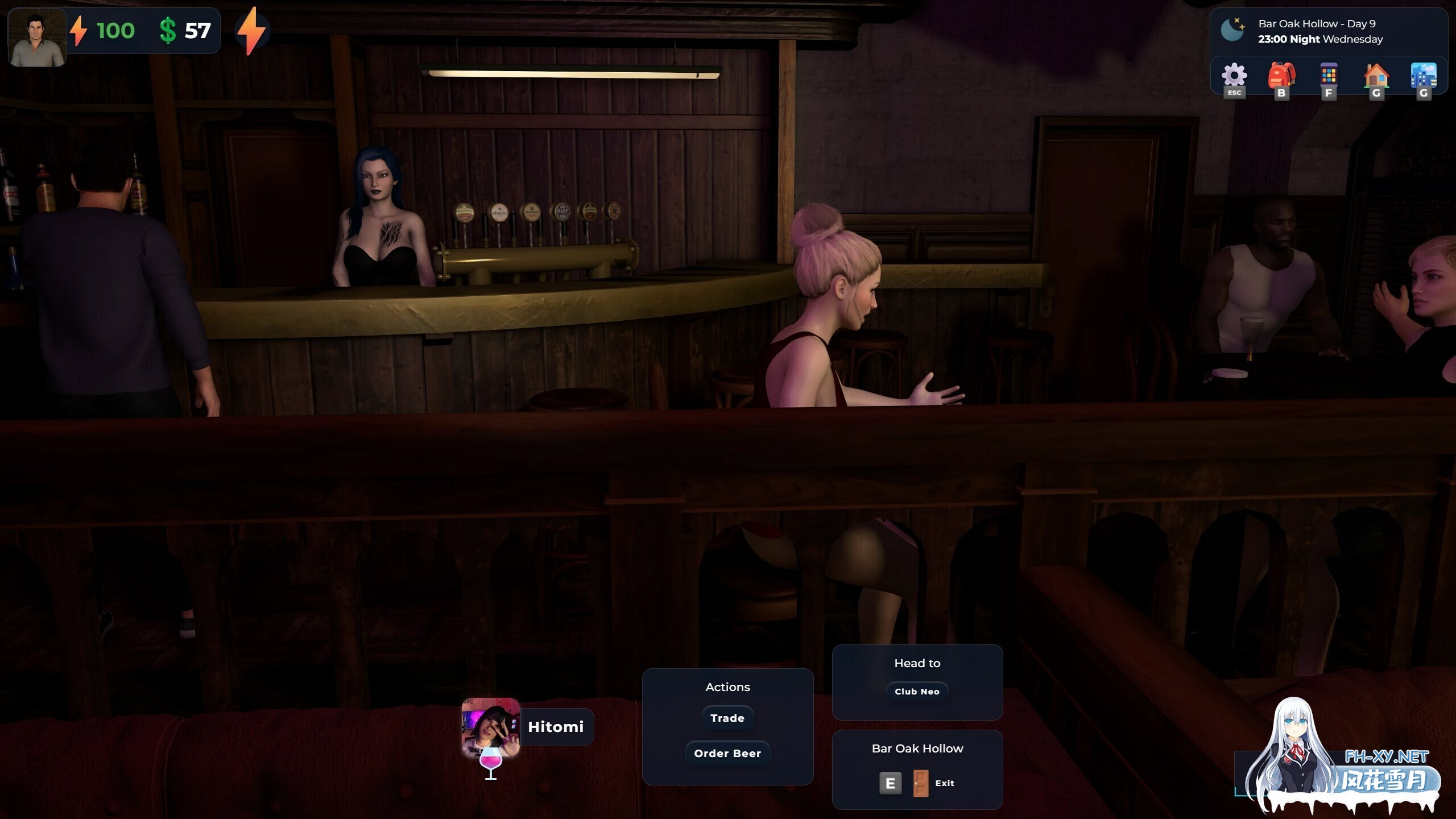Click the Trade action button
The image size is (1456, 819).
click(x=727, y=718)
